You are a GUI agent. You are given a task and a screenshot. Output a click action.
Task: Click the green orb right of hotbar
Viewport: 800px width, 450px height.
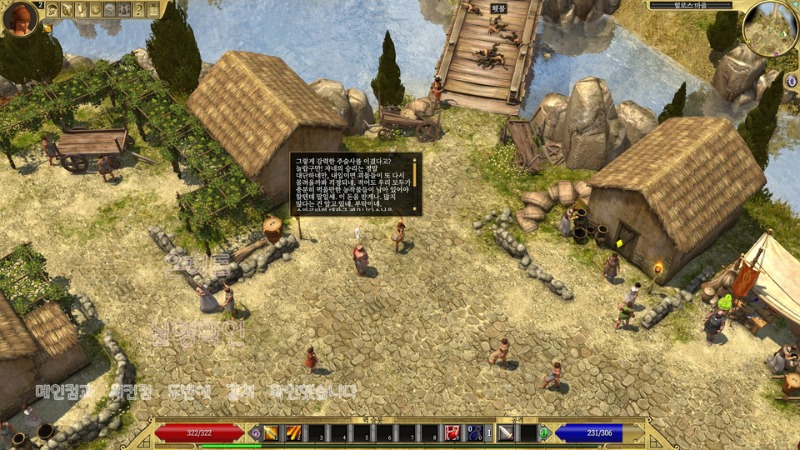tap(544, 433)
